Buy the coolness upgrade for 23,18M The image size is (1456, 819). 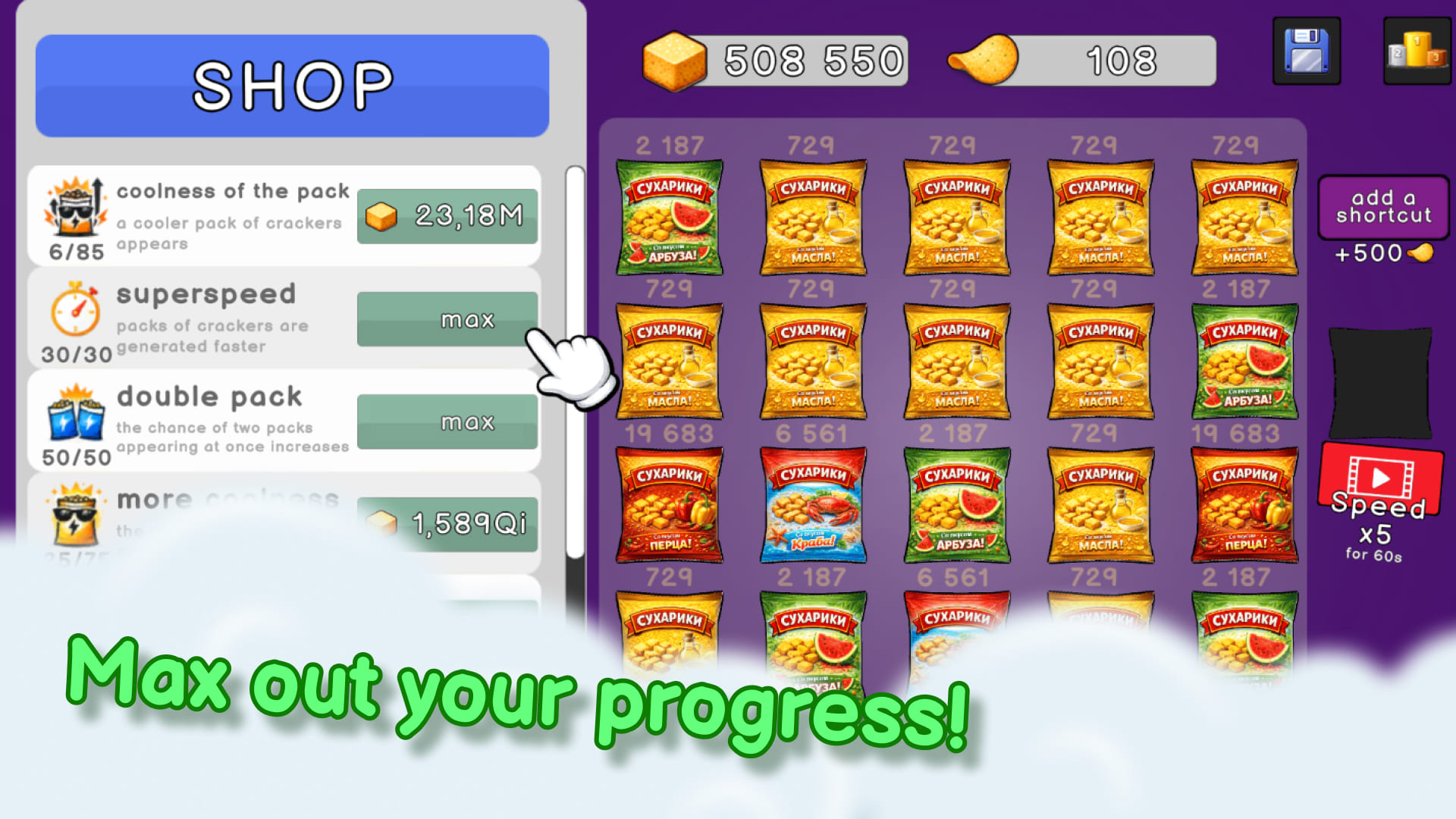pos(447,216)
